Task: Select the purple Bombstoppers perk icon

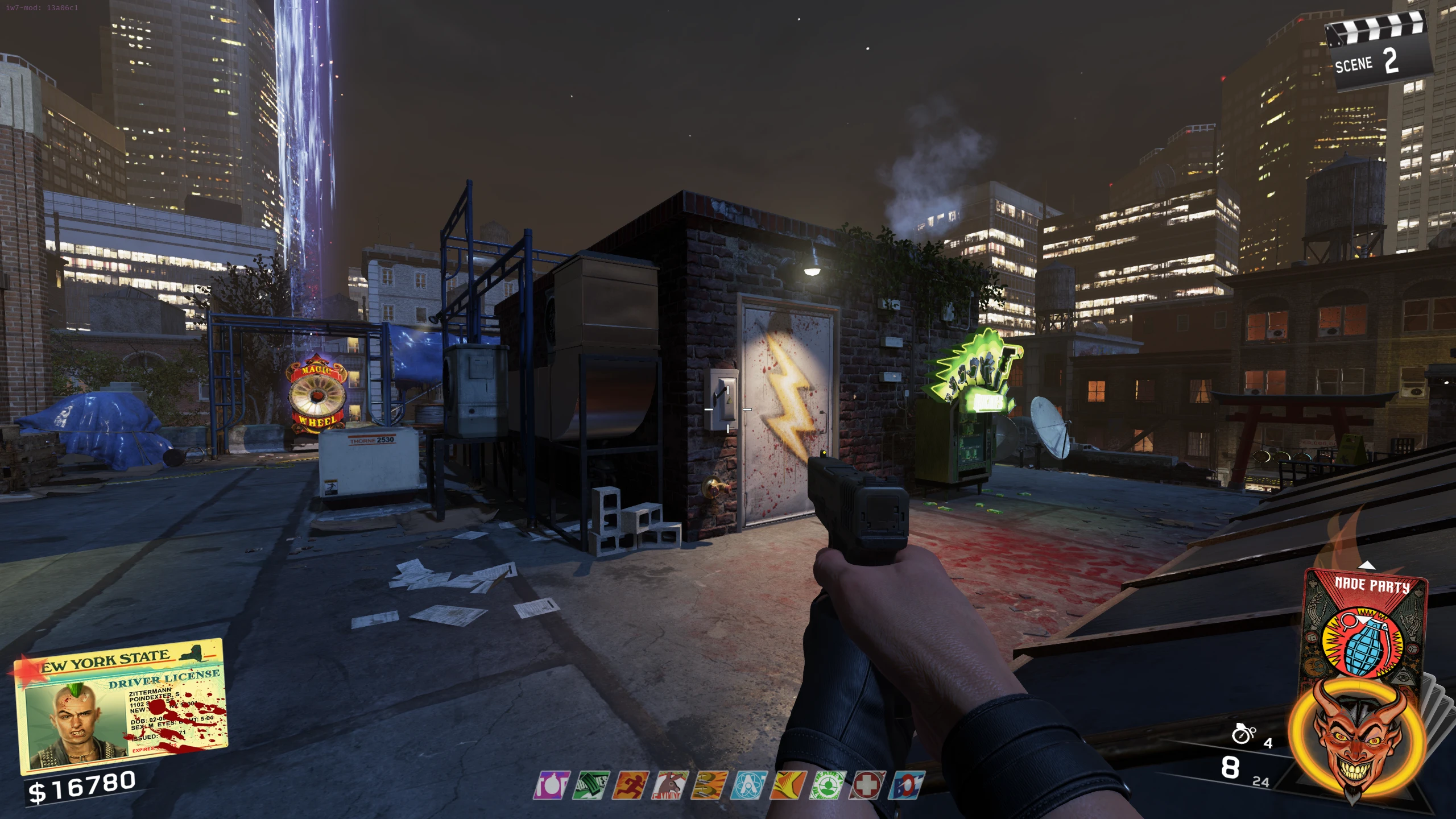Action: click(x=551, y=785)
